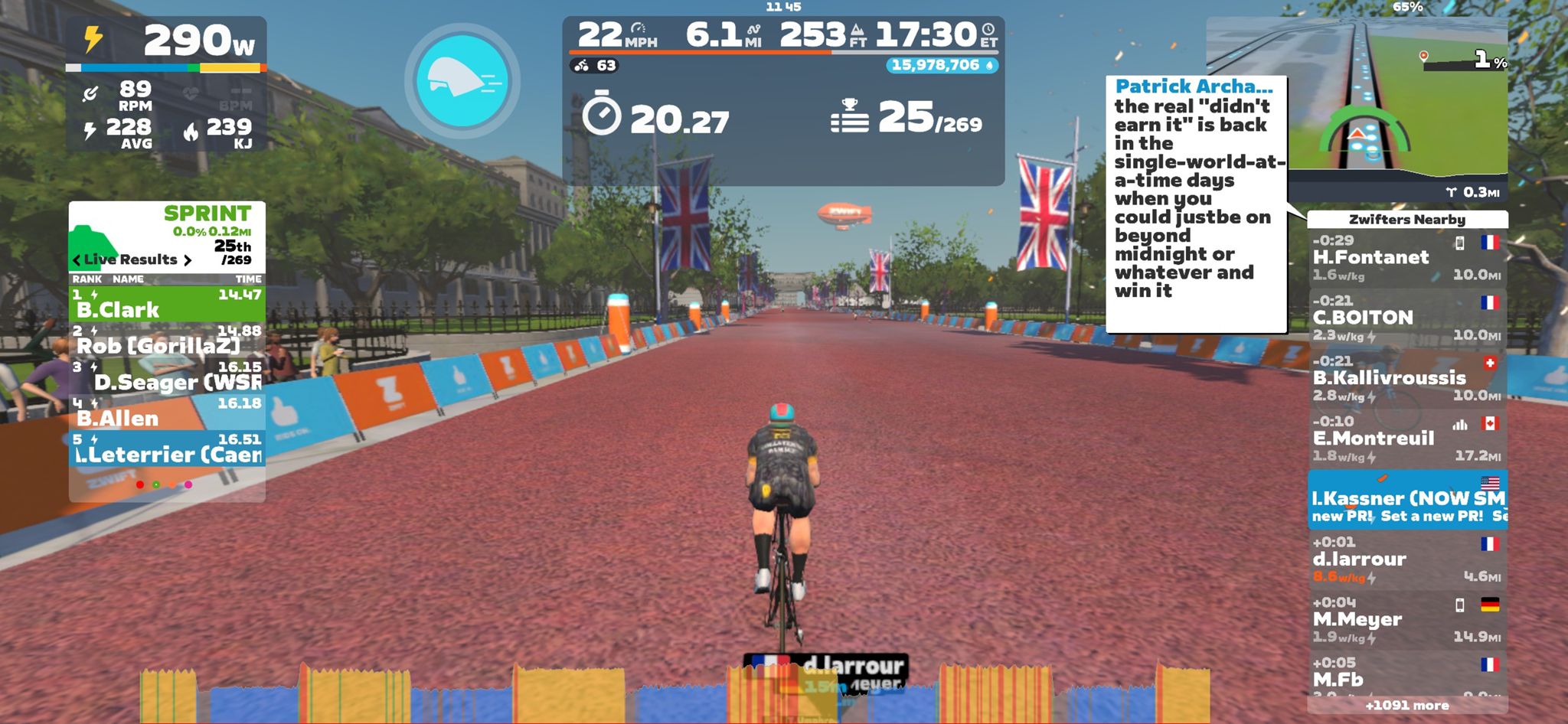Choose E.Montreuil from Zwifters Nearby
Screen dimensions: 1568x724
1406,439
